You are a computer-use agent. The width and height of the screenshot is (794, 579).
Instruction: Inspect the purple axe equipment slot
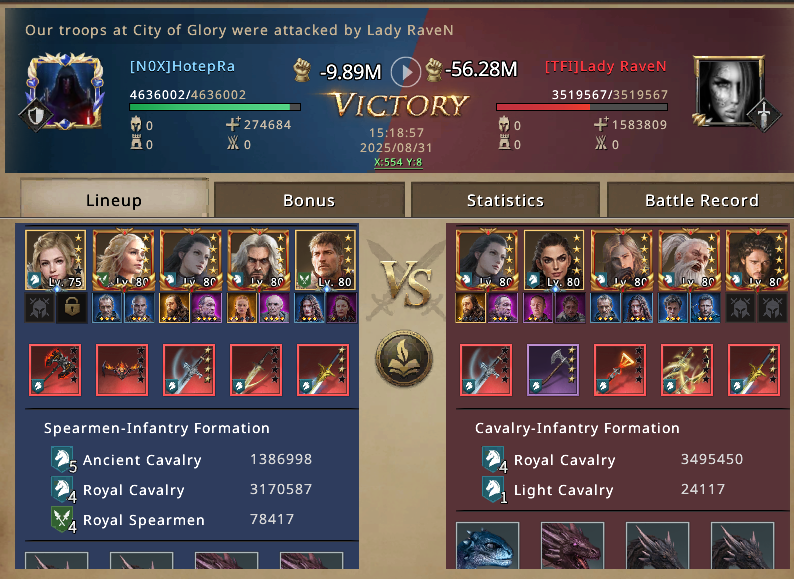[553, 370]
